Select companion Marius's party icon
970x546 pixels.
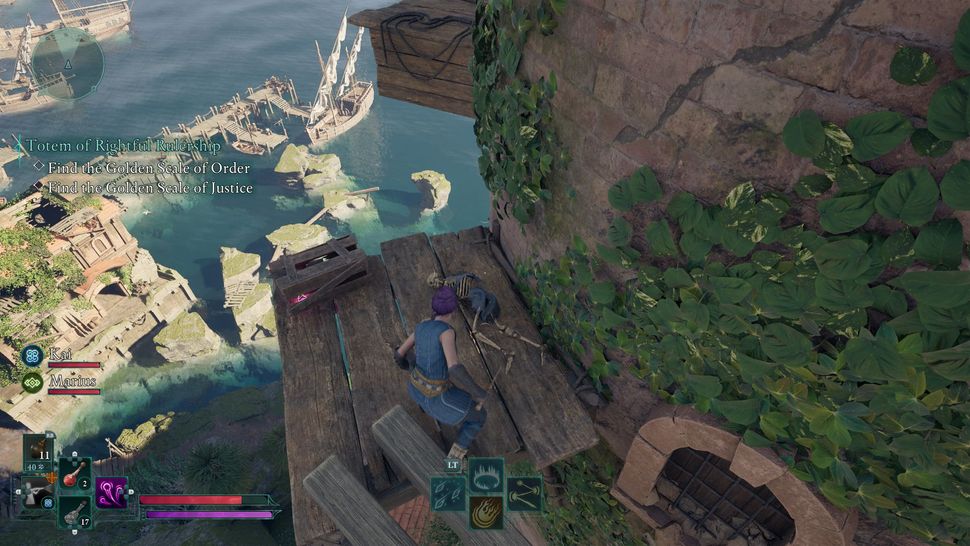[x=33, y=381]
